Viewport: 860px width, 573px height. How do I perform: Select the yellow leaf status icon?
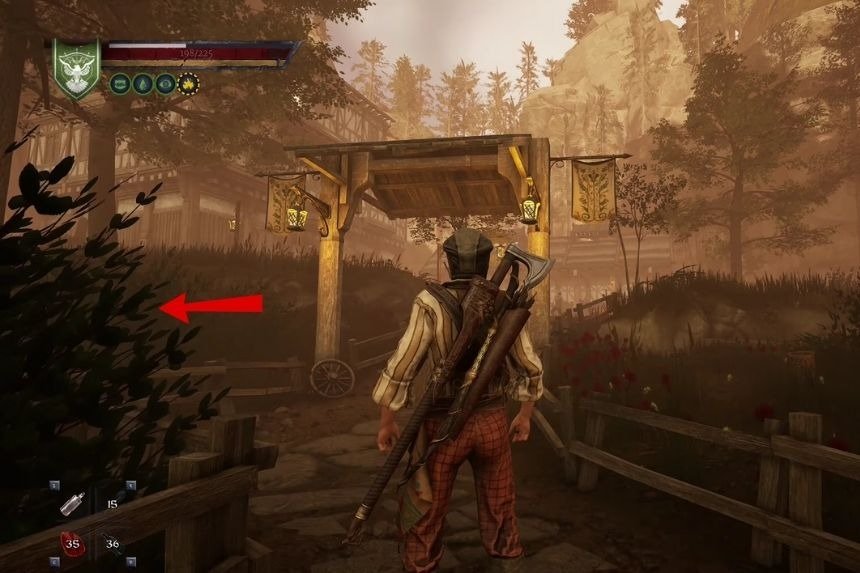pyautogui.click(x=188, y=84)
